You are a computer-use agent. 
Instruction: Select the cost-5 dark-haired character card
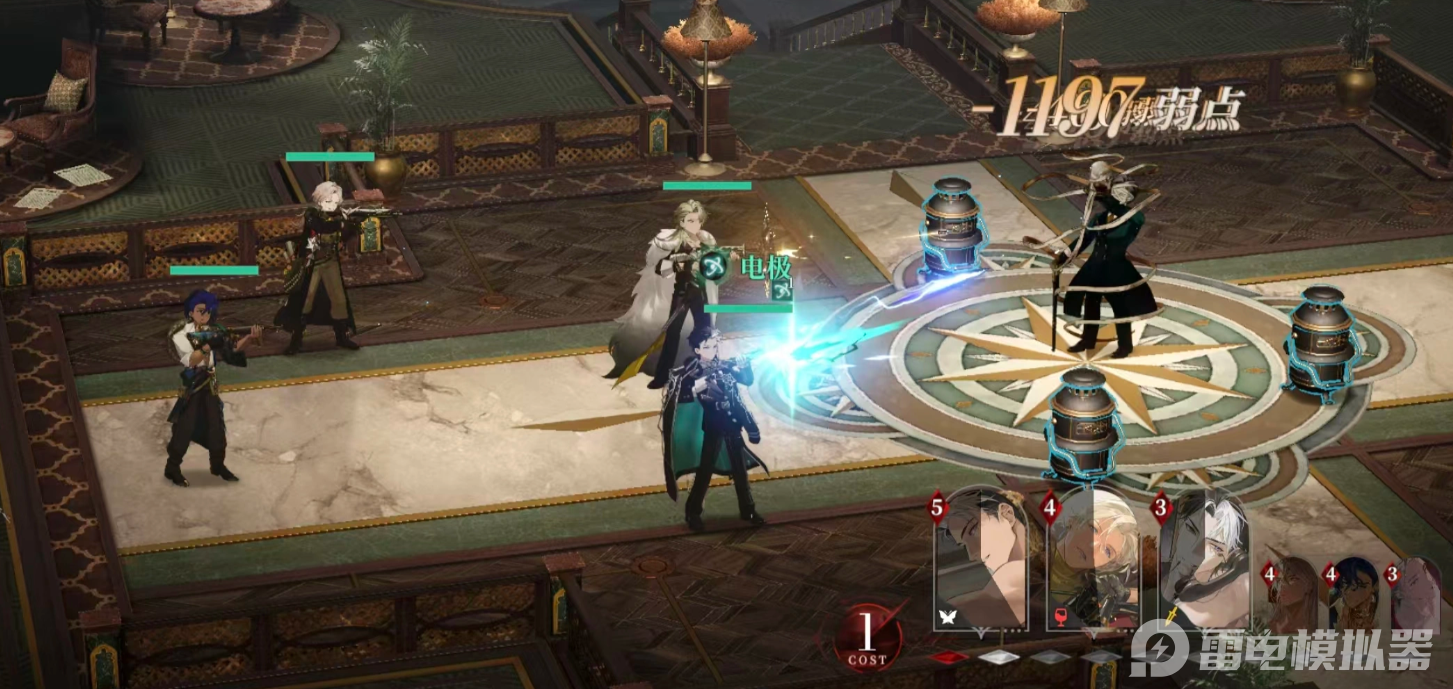click(x=983, y=561)
